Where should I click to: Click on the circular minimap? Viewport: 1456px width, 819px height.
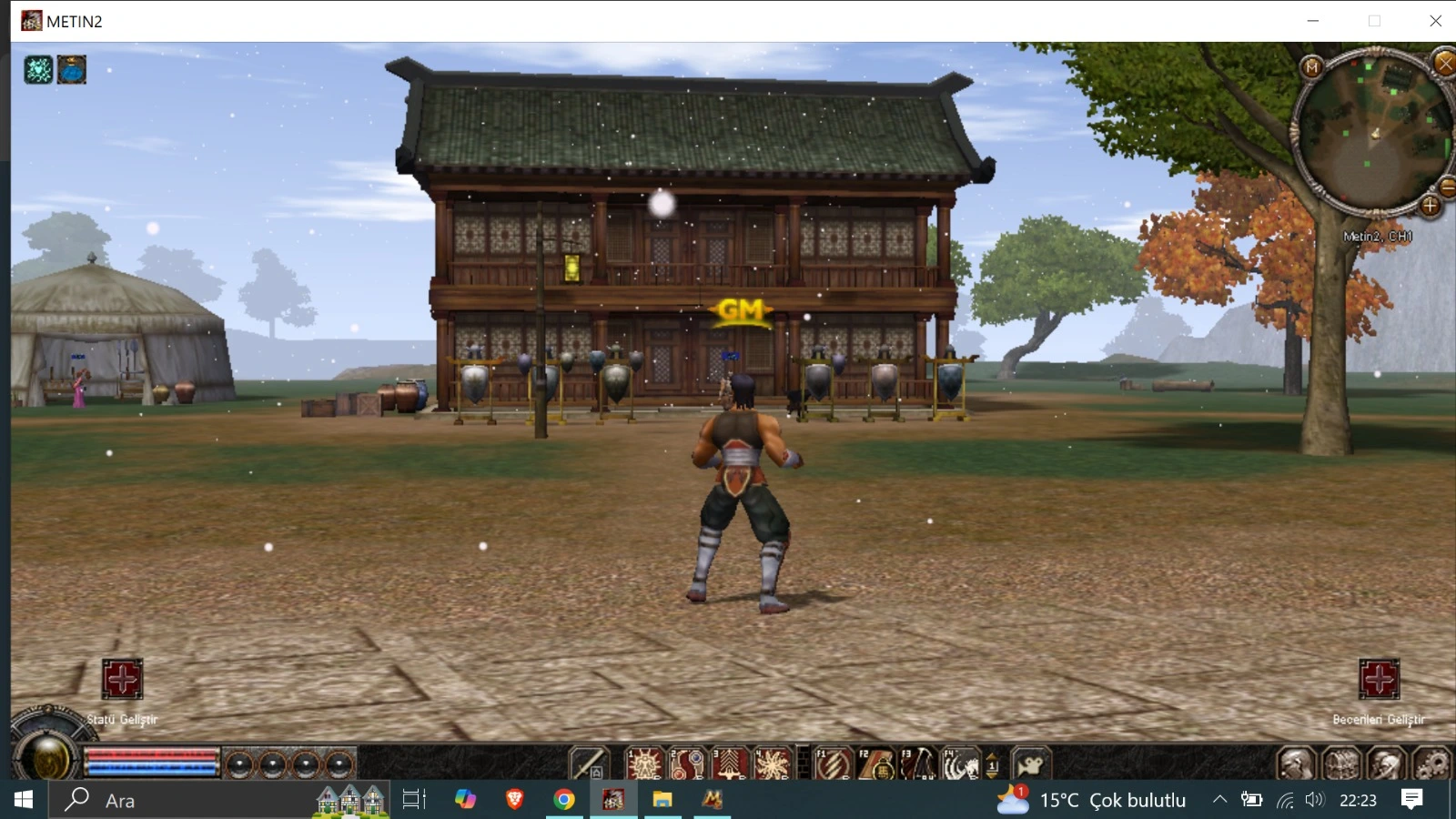click(1371, 135)
